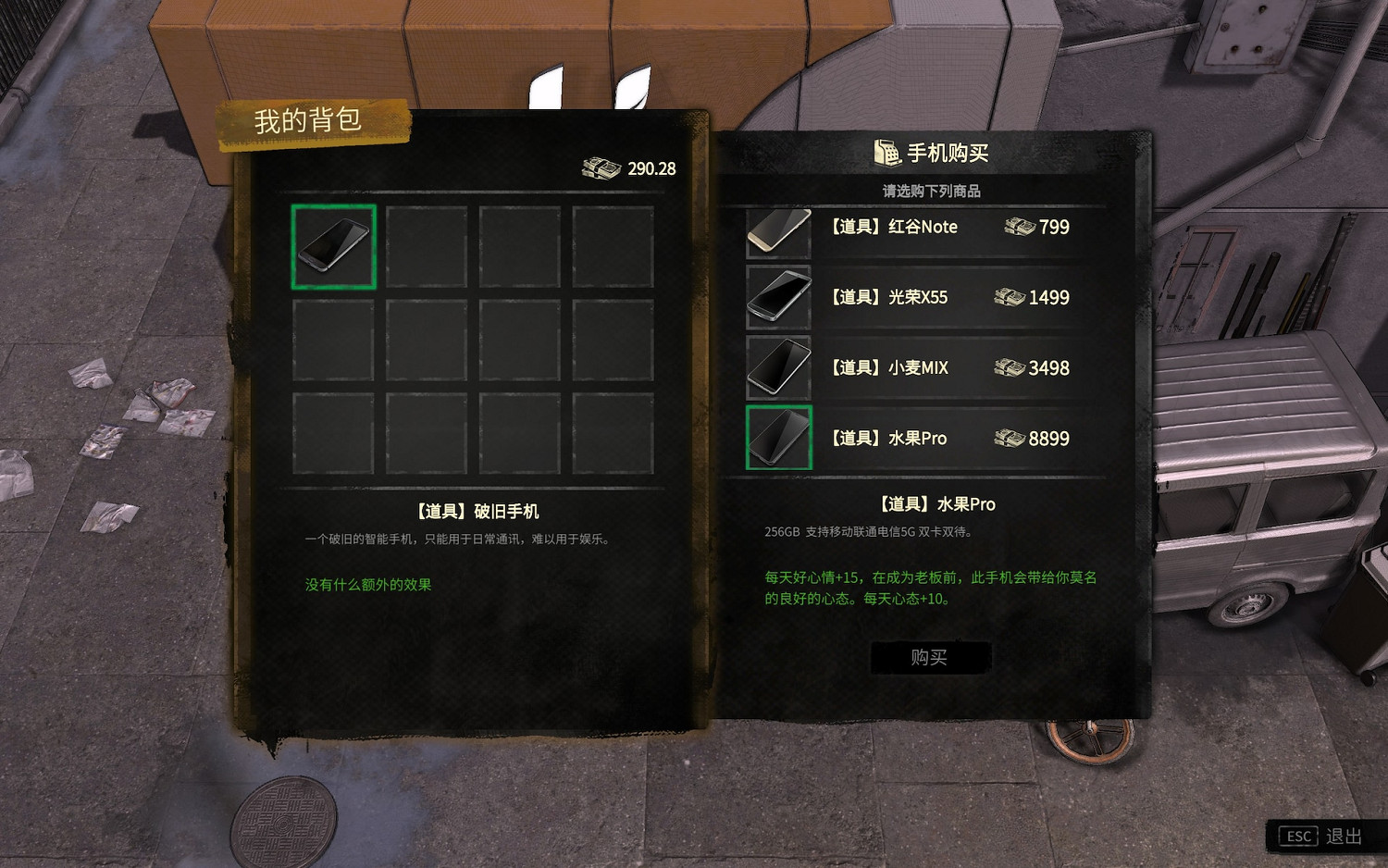This screenshot has width=1388, height=868.
Task: Click the 我的背包 title banner
Action: (310, 120)
